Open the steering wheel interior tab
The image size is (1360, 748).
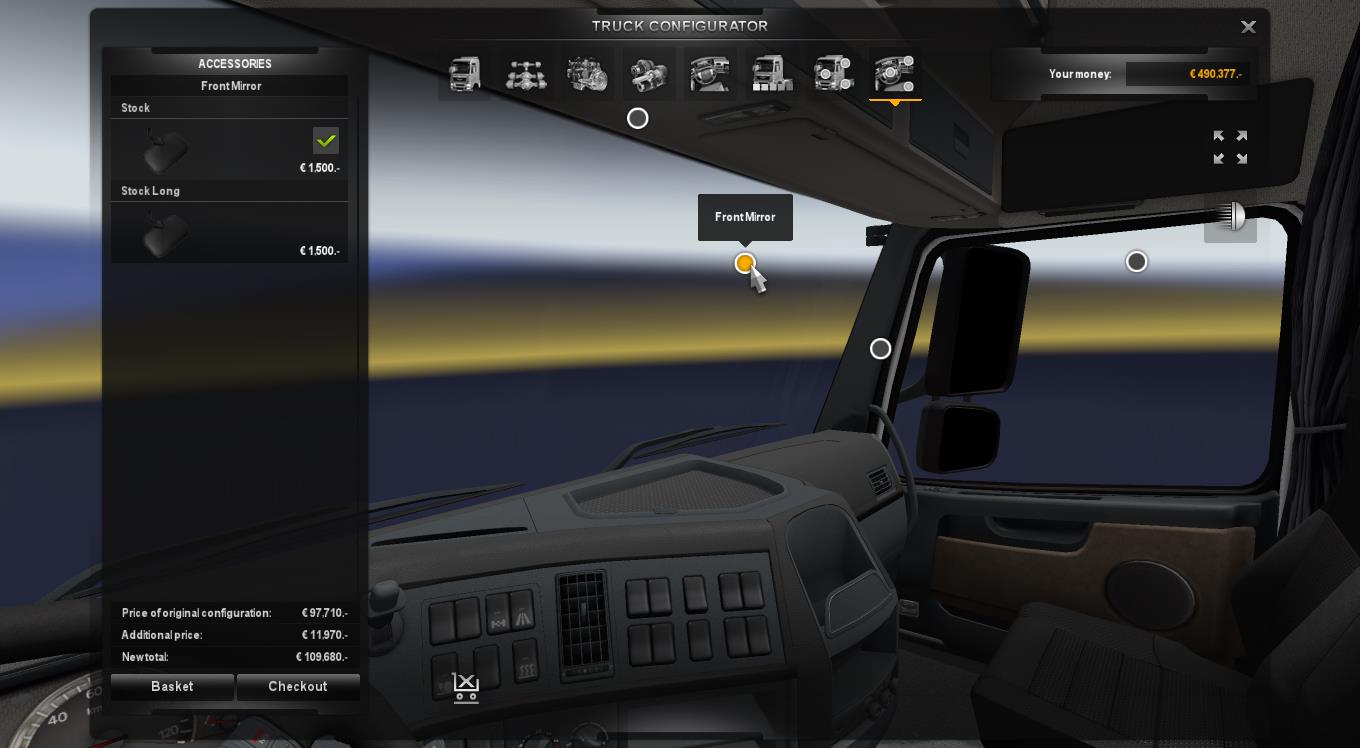click(710, 74)
